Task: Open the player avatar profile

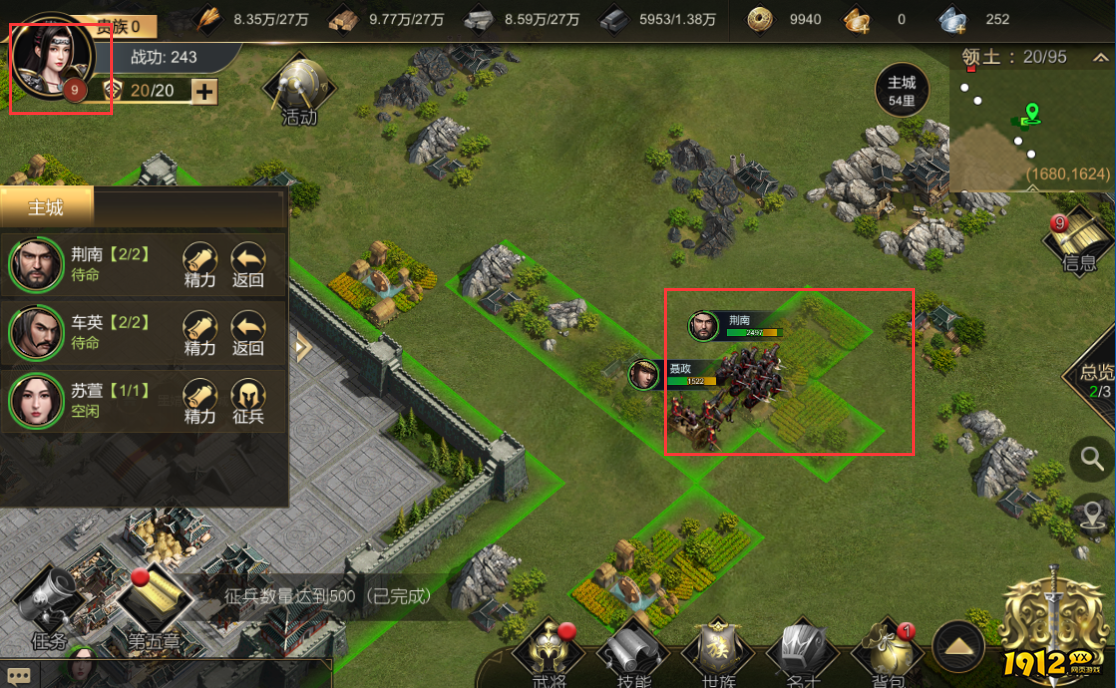Action: coord(52,56)
